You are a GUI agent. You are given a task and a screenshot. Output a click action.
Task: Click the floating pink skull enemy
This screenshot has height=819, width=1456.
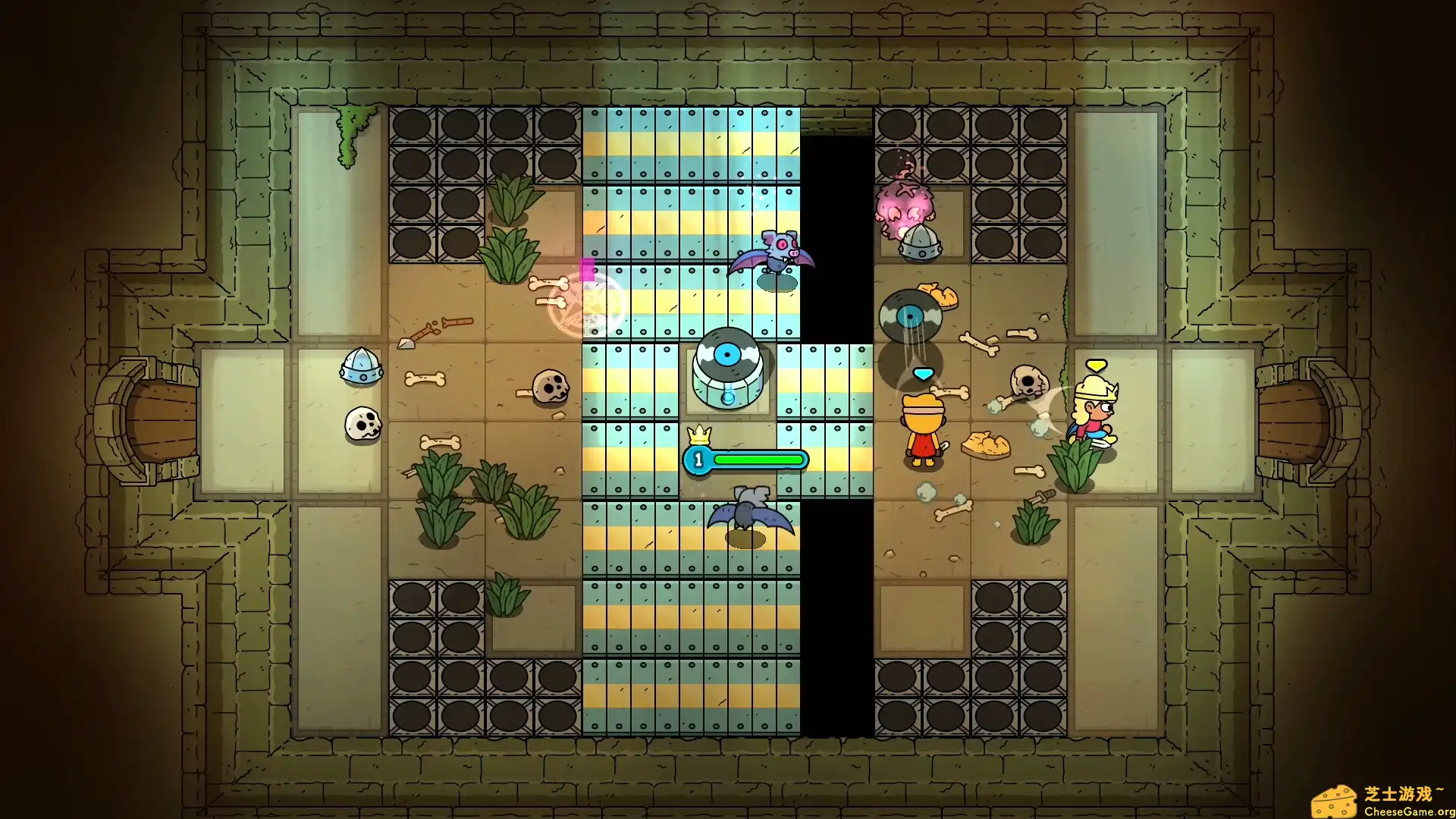coord(906,205)
